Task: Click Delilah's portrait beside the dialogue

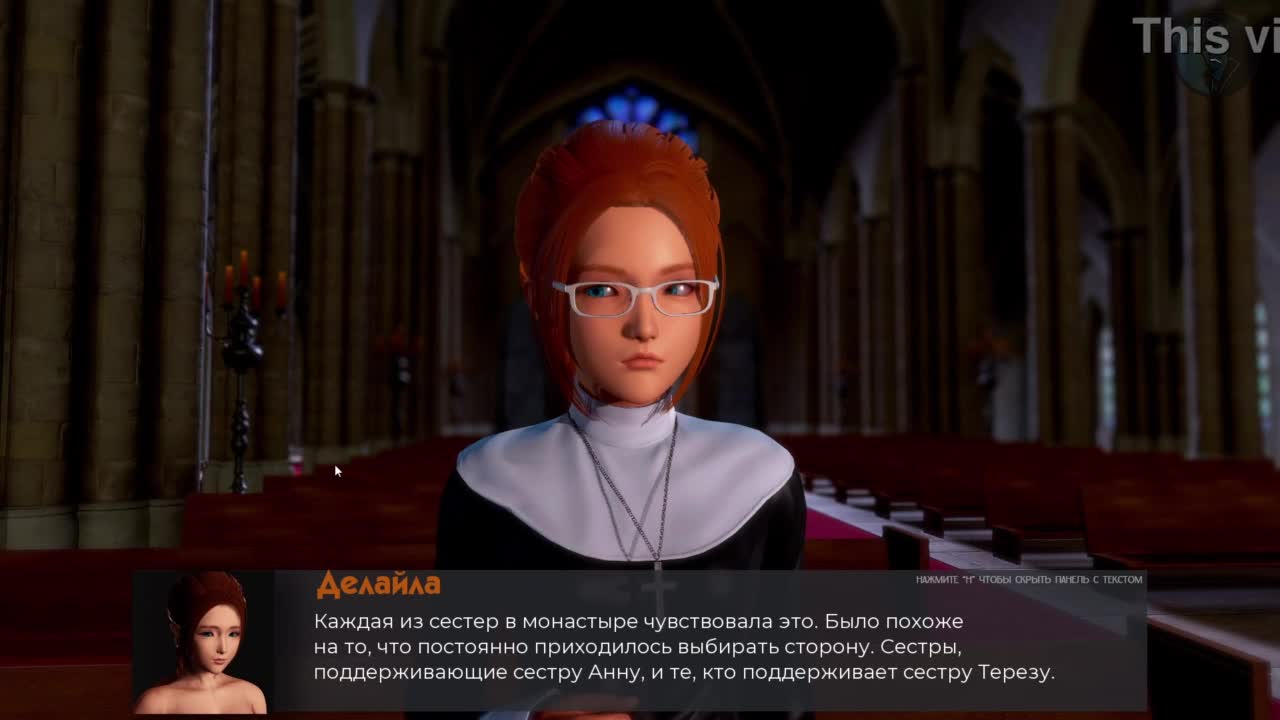Action: (203, 642)
